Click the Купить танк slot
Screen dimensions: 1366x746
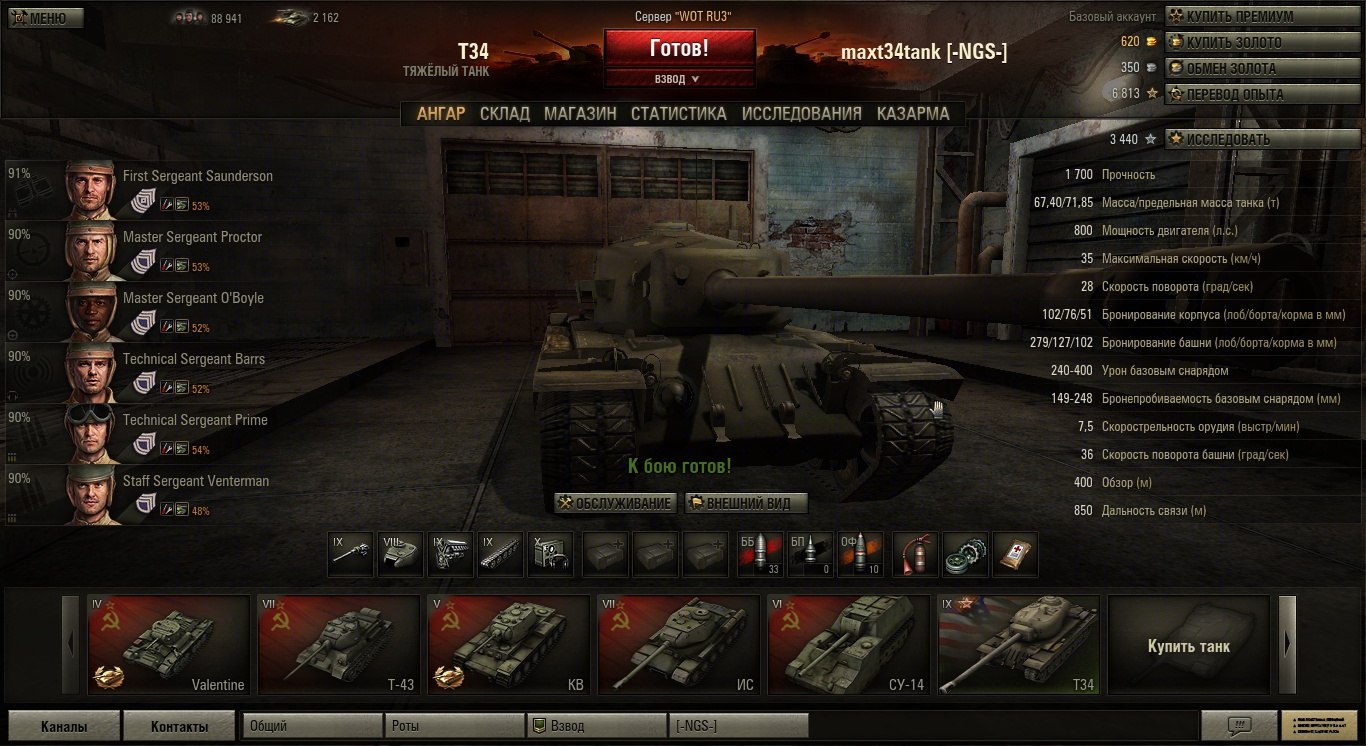1189,645
